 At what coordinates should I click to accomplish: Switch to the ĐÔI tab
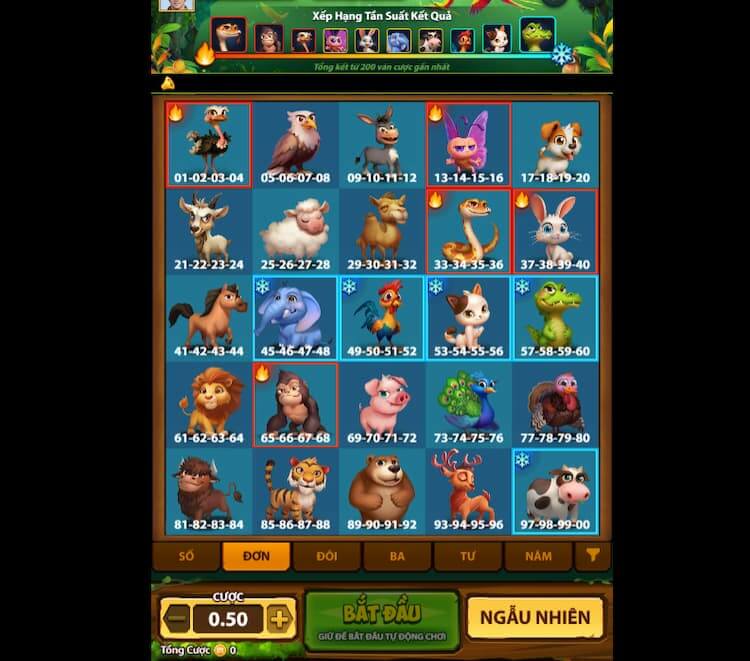click(x=327, y=556)
